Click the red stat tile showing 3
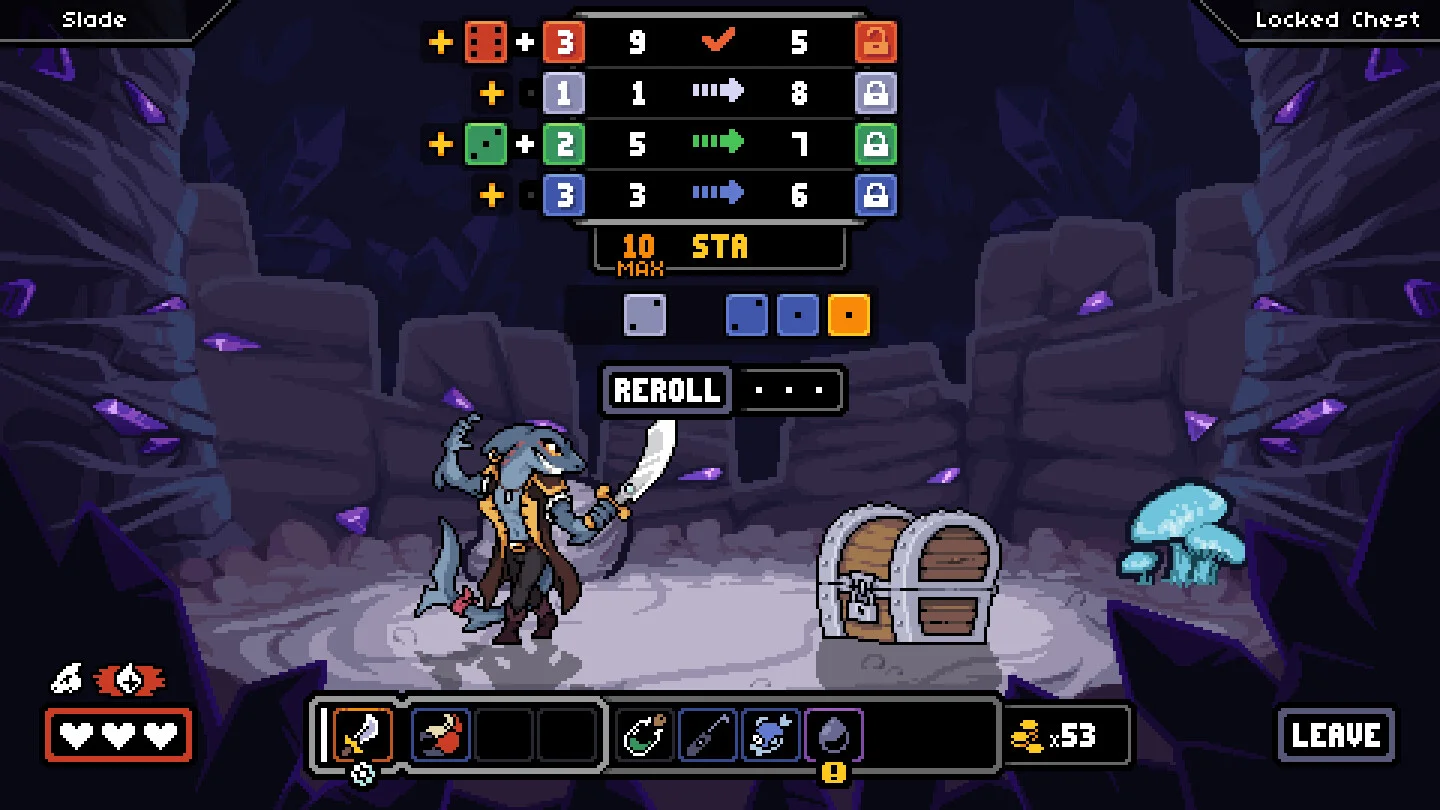This screenshot has height=810, width=1440. click(564, 43)
